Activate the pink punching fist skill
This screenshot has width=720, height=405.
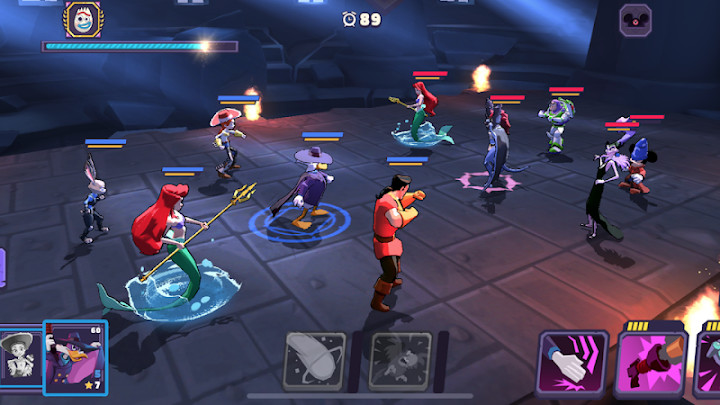651,364
